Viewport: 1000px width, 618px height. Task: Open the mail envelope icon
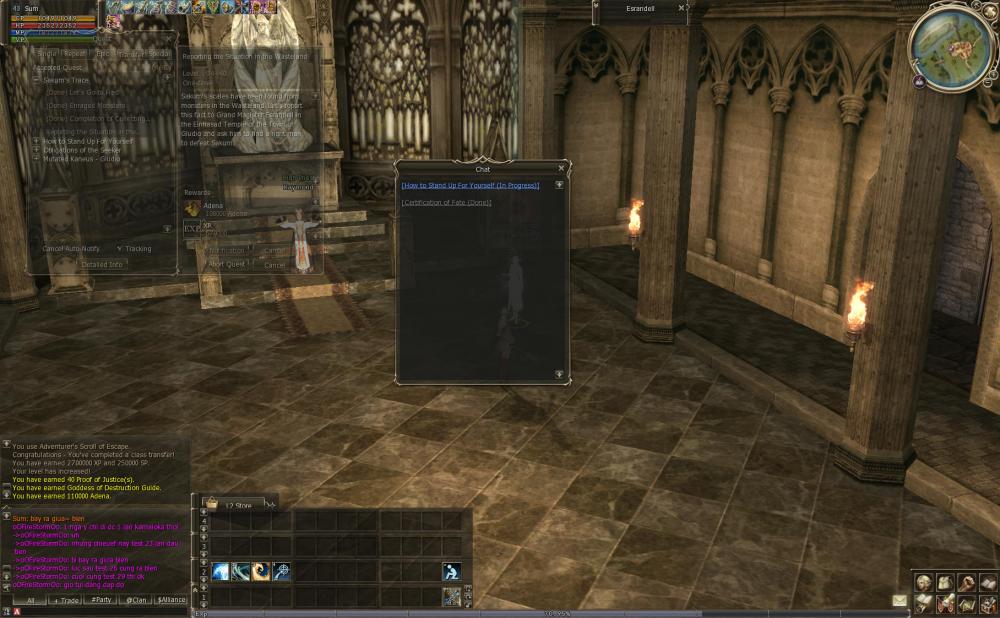point(899,600)
